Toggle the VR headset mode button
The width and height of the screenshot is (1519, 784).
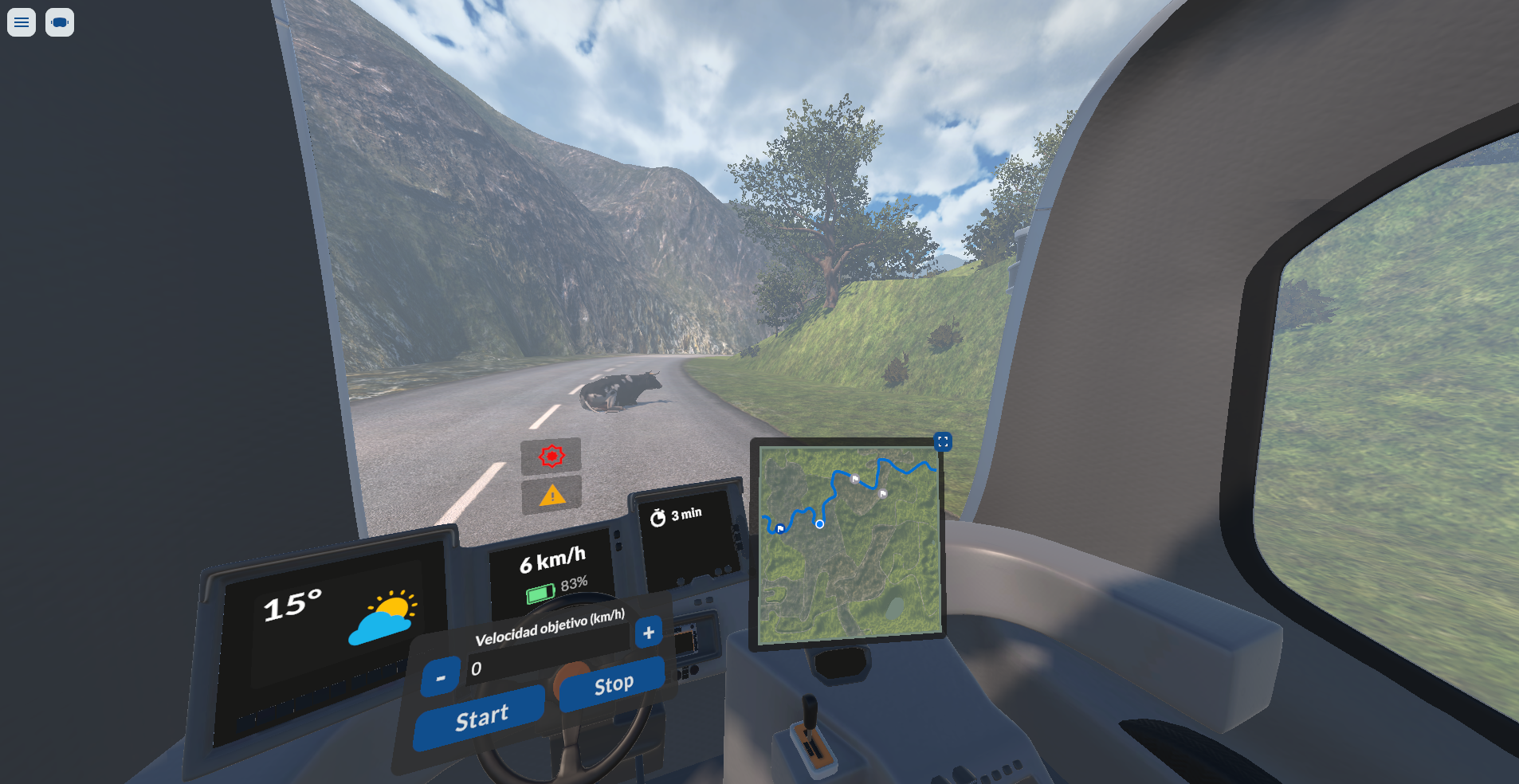60,22
